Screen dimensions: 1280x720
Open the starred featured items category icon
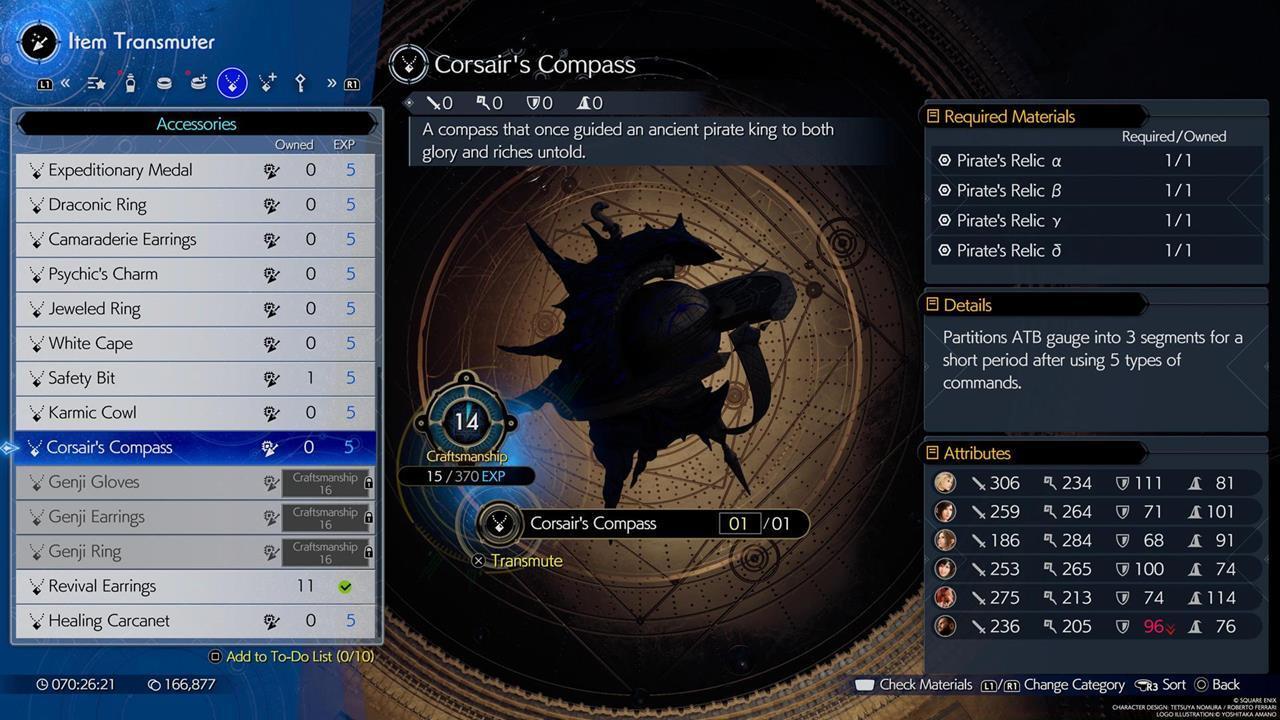click(97, 83)
